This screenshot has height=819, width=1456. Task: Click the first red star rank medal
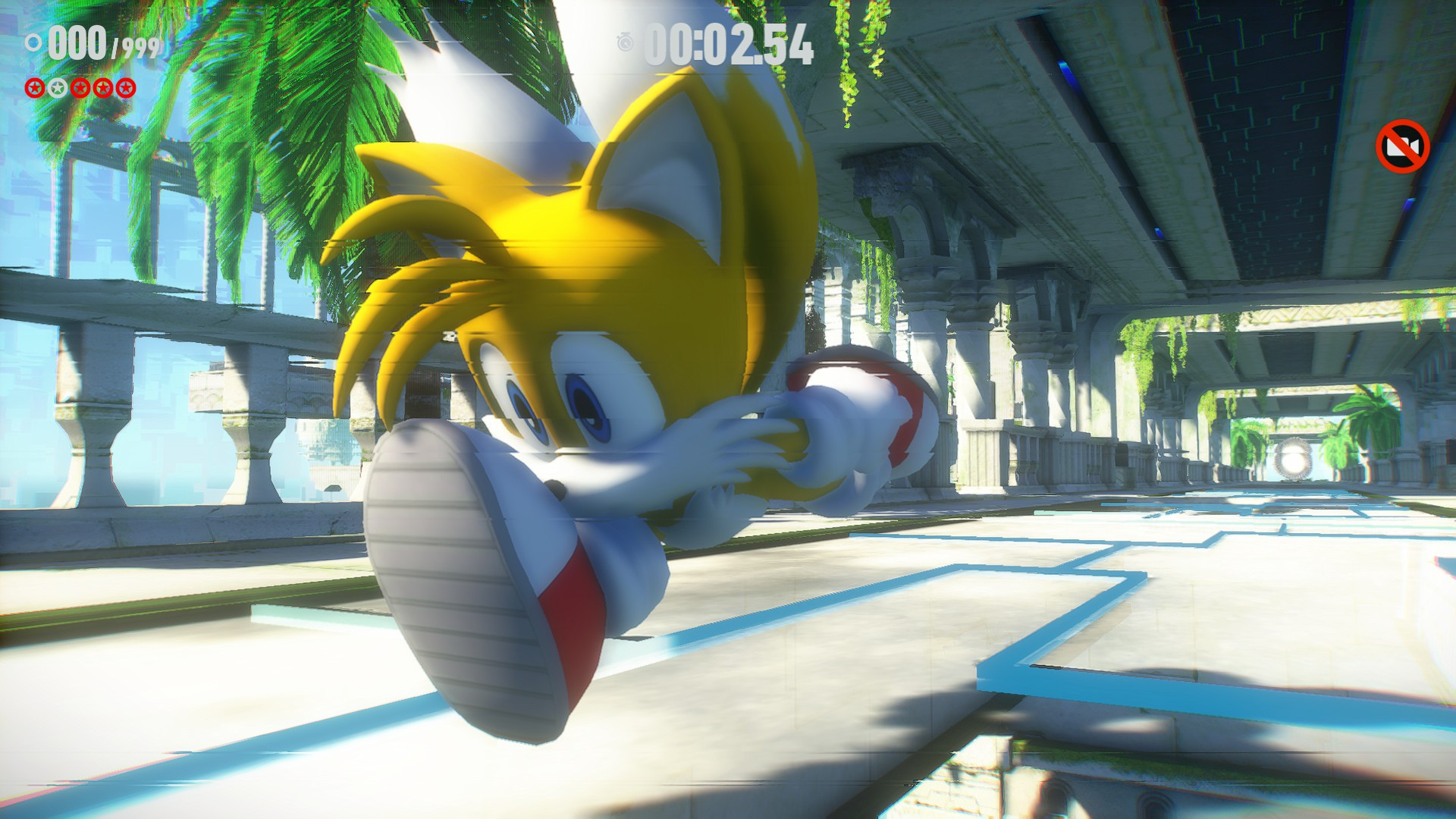(x=34, y=88)
